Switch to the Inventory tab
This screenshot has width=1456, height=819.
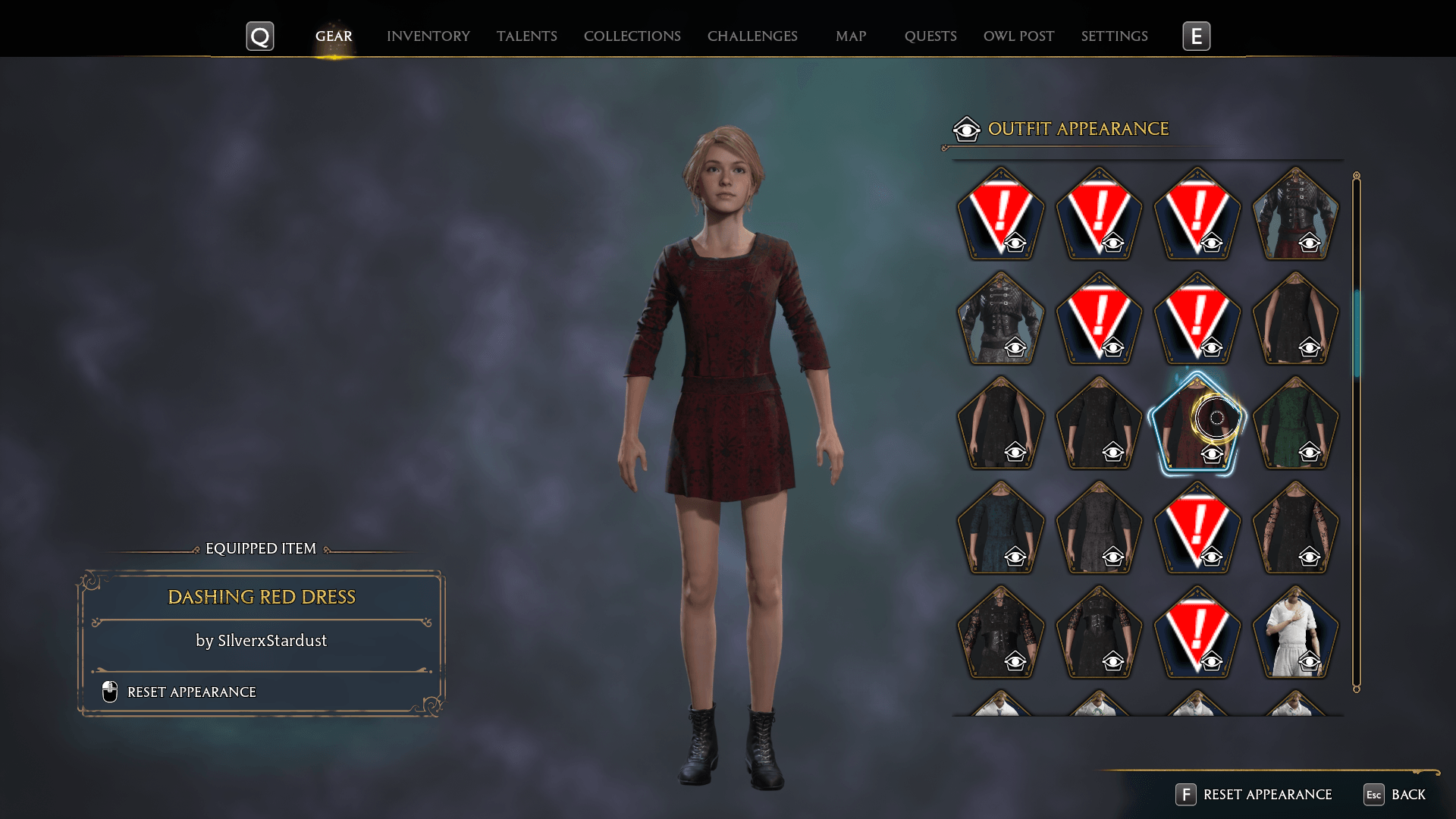coord(428,36)
